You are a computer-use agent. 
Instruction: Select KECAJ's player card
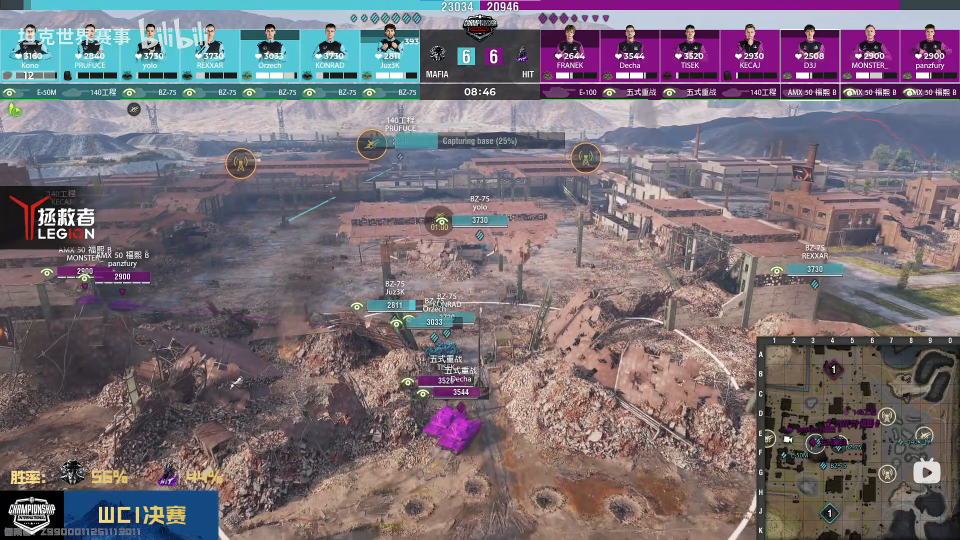tap(750, 52)
